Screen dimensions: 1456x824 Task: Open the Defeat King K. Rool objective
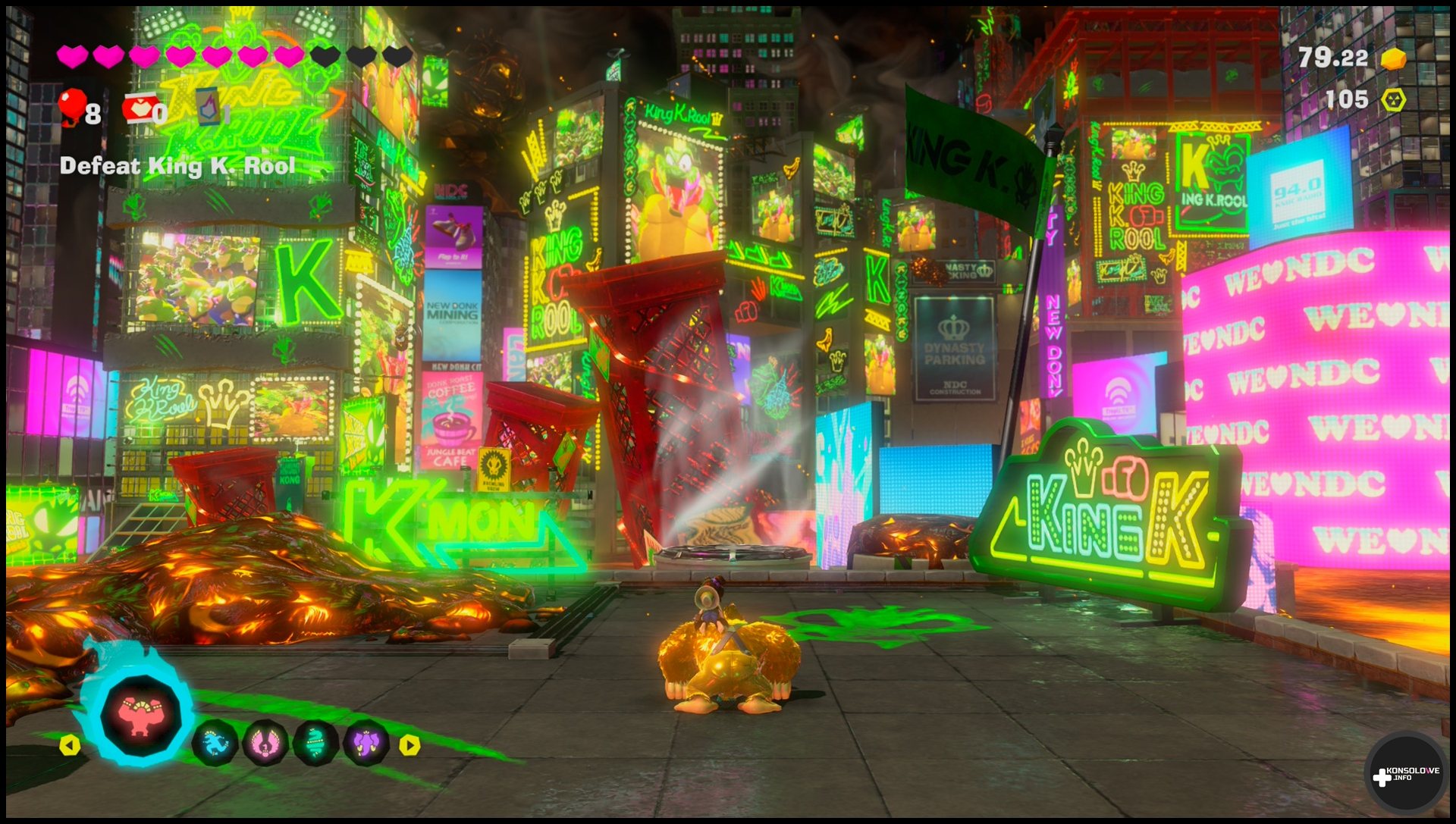coord(177,166)
